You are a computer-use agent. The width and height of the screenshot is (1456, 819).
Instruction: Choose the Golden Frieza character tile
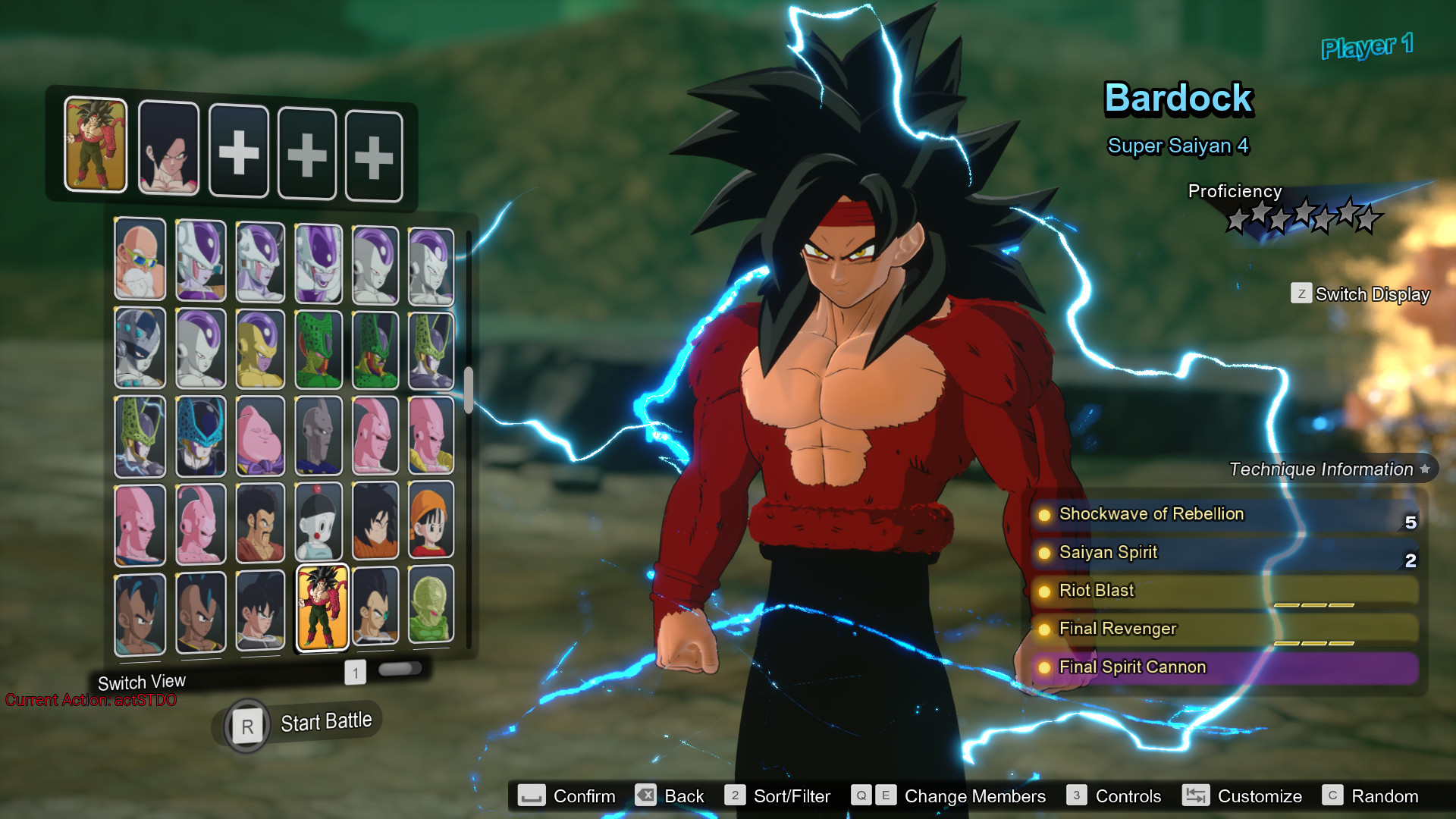(x=260, y=348)
